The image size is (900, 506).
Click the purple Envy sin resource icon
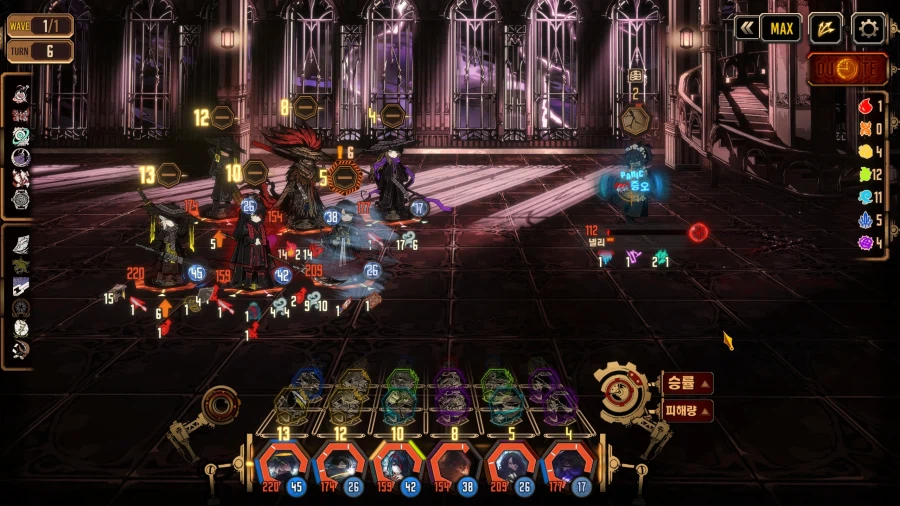tap(866, 242)
